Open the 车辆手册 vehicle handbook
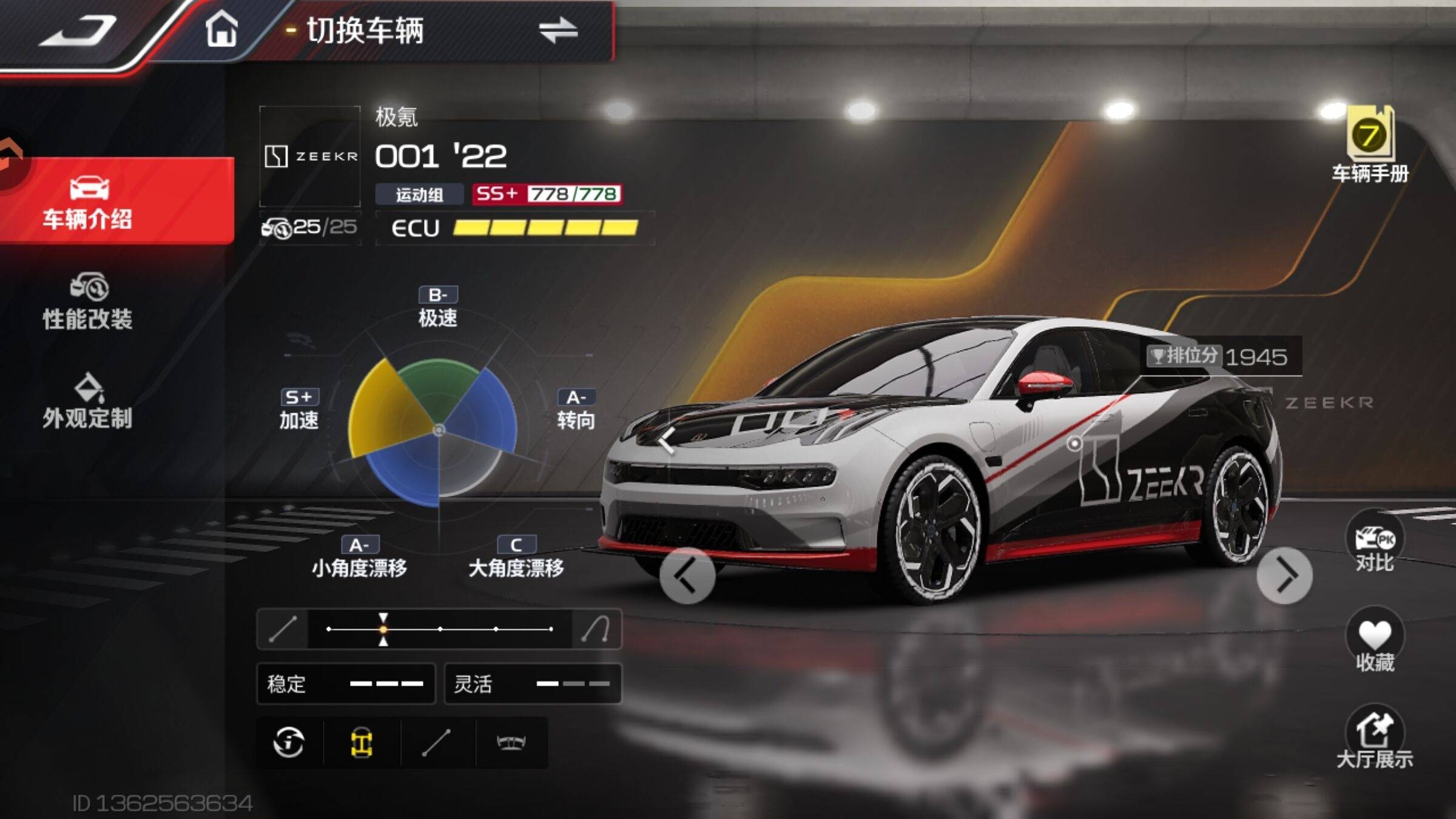This screenshot has height=819, width=1456. (1370, 146)
